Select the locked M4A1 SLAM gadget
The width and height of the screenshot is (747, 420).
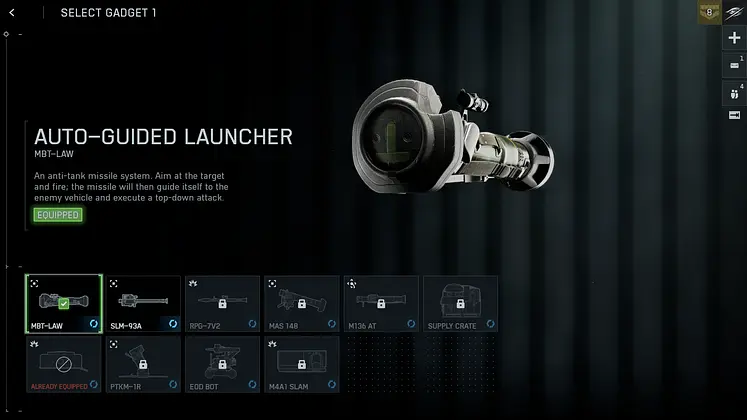point(301,363)
